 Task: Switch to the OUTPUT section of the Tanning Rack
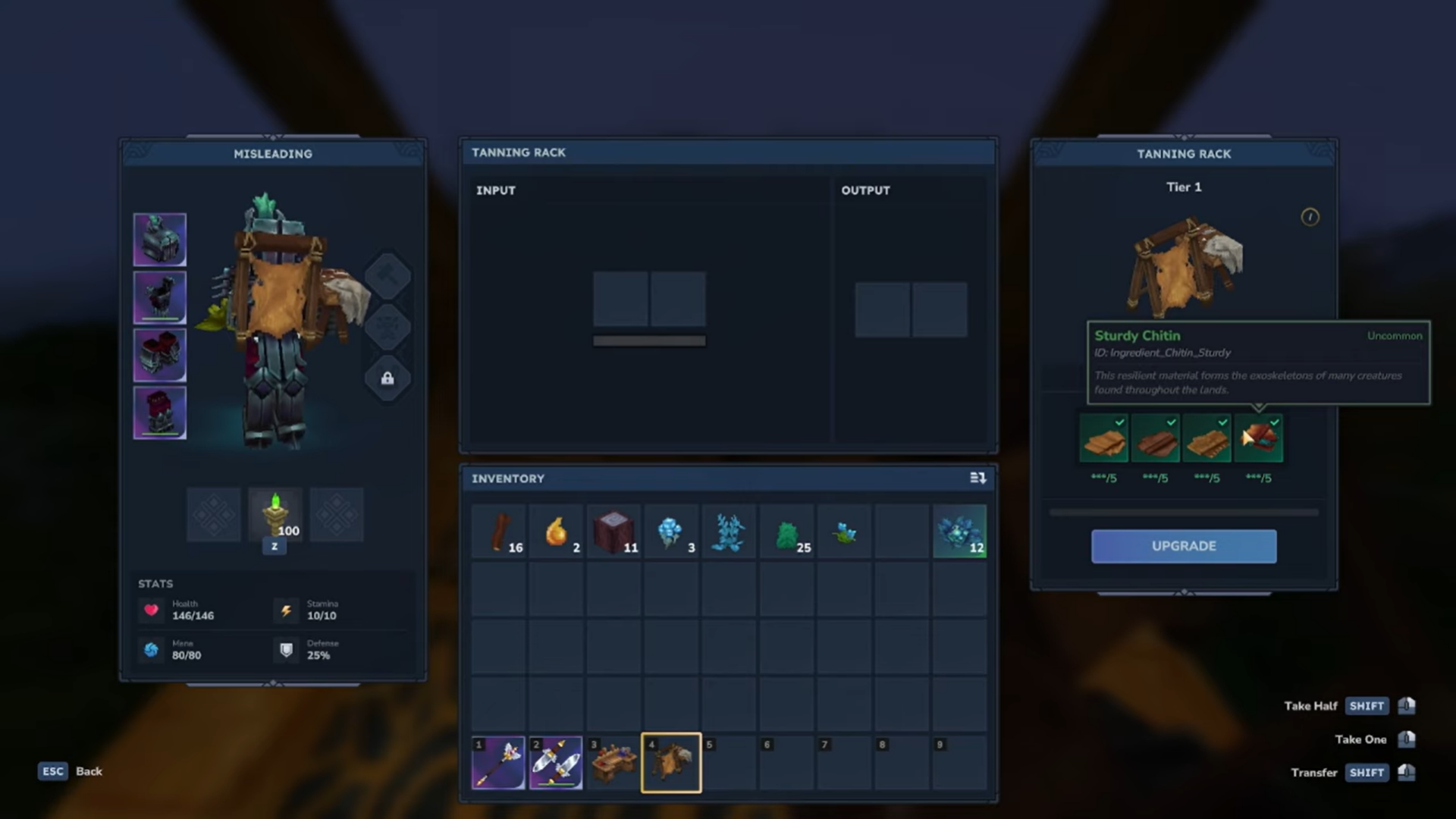click(x=865, y=190)
